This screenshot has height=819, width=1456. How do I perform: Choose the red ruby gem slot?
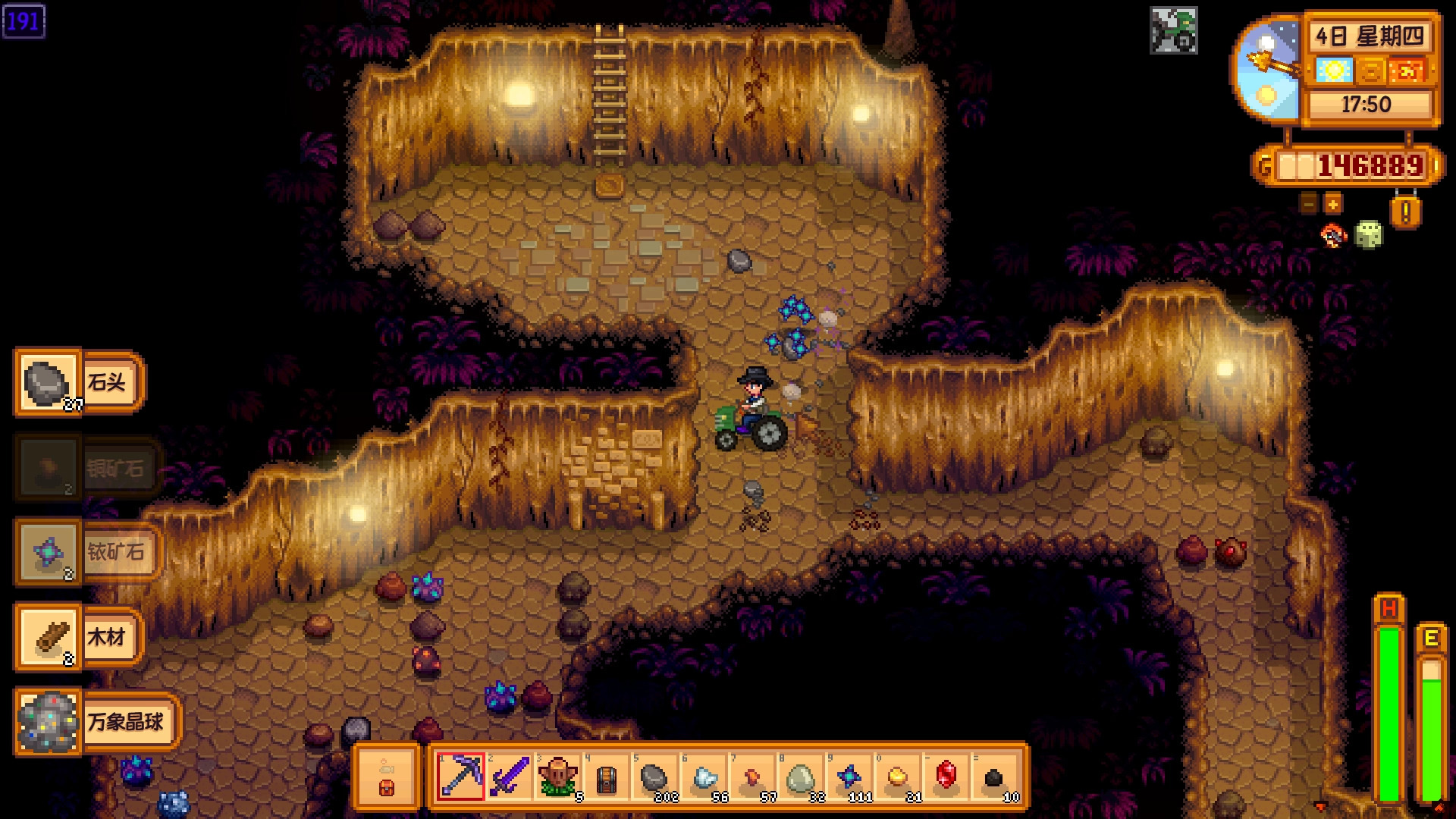946,776
